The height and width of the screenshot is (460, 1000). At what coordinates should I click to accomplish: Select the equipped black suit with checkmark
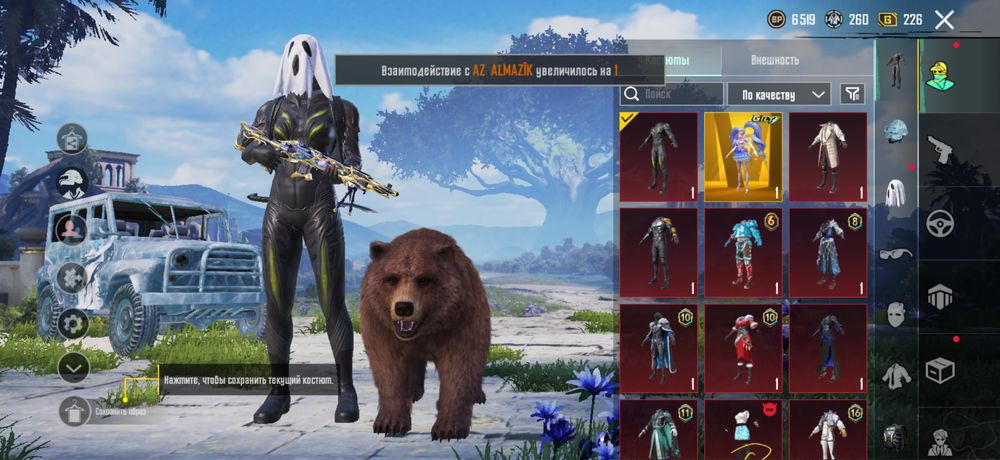point(658,156)
